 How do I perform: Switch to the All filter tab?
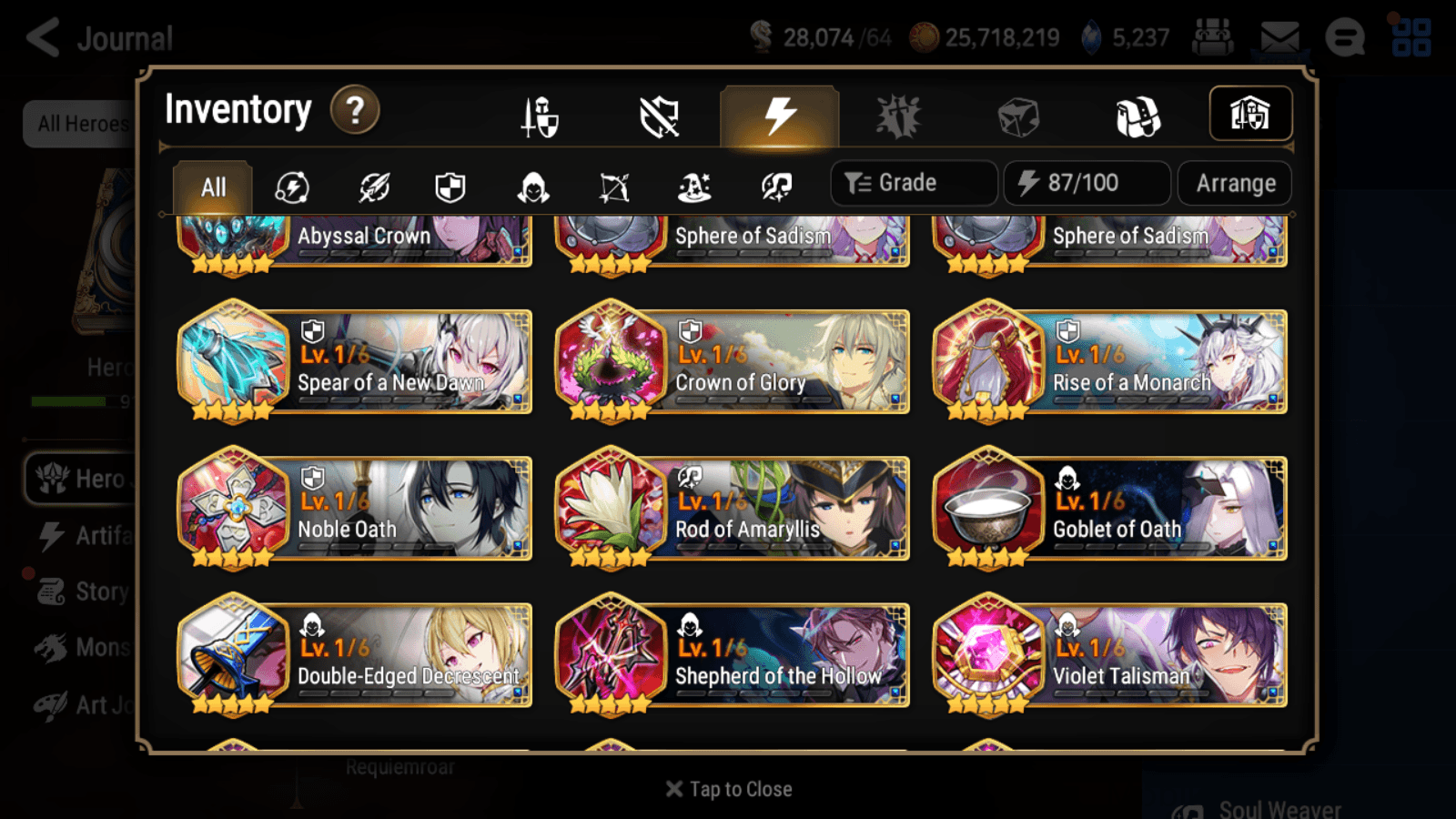pos(212,187)
